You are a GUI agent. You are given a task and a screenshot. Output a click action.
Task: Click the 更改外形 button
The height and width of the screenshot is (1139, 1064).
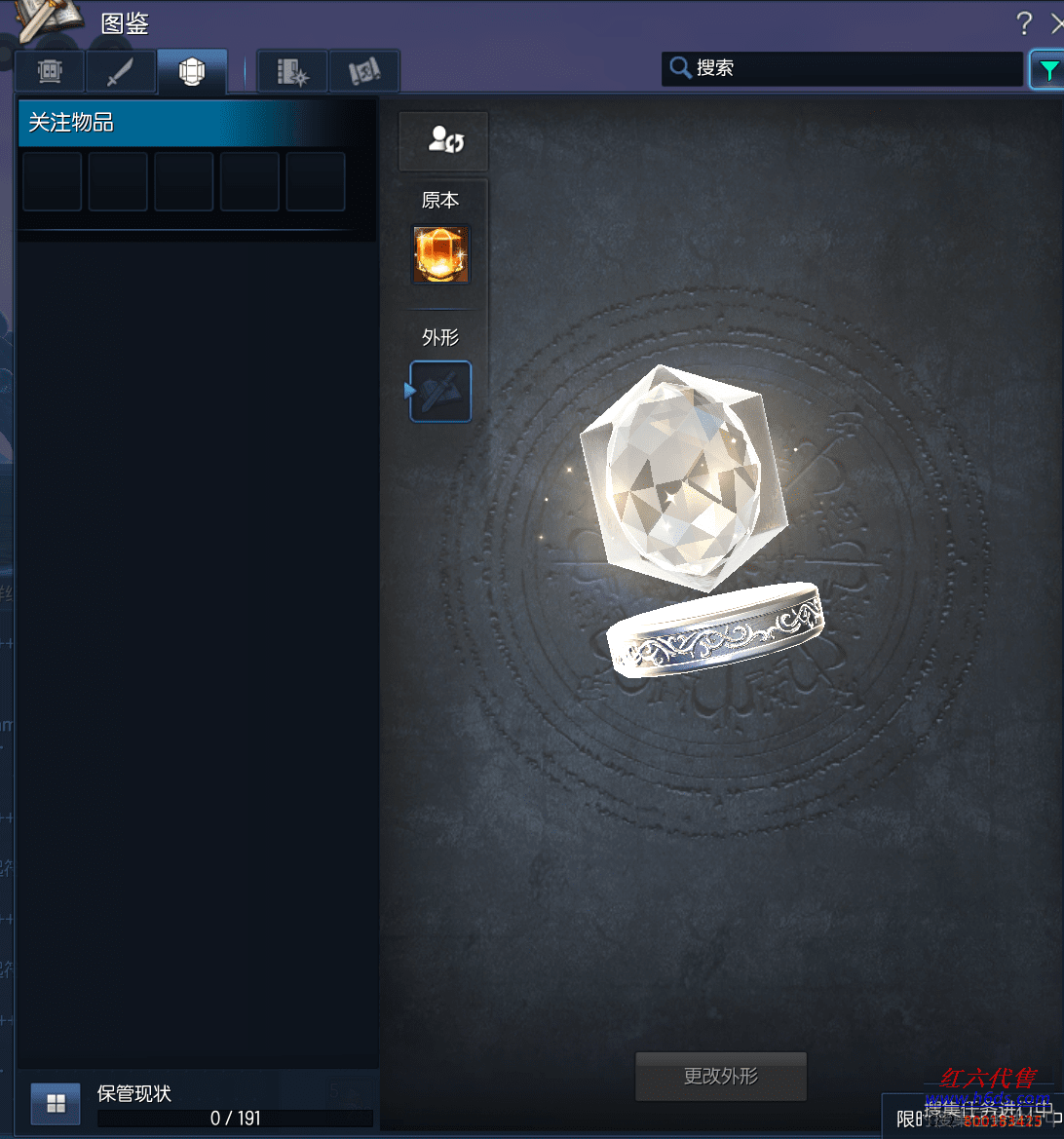click(721, 1076)
